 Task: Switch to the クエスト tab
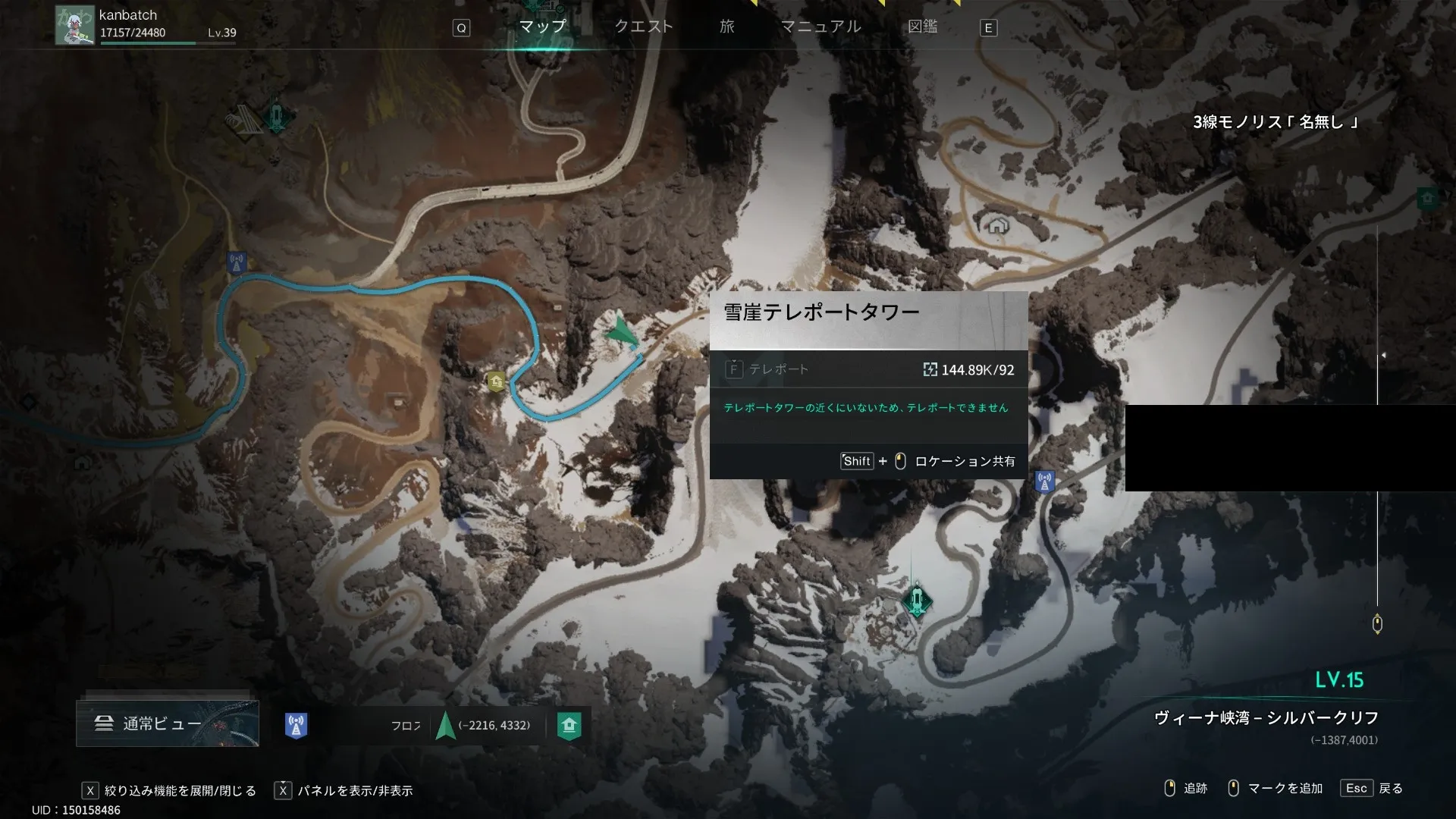coord(643,27)
